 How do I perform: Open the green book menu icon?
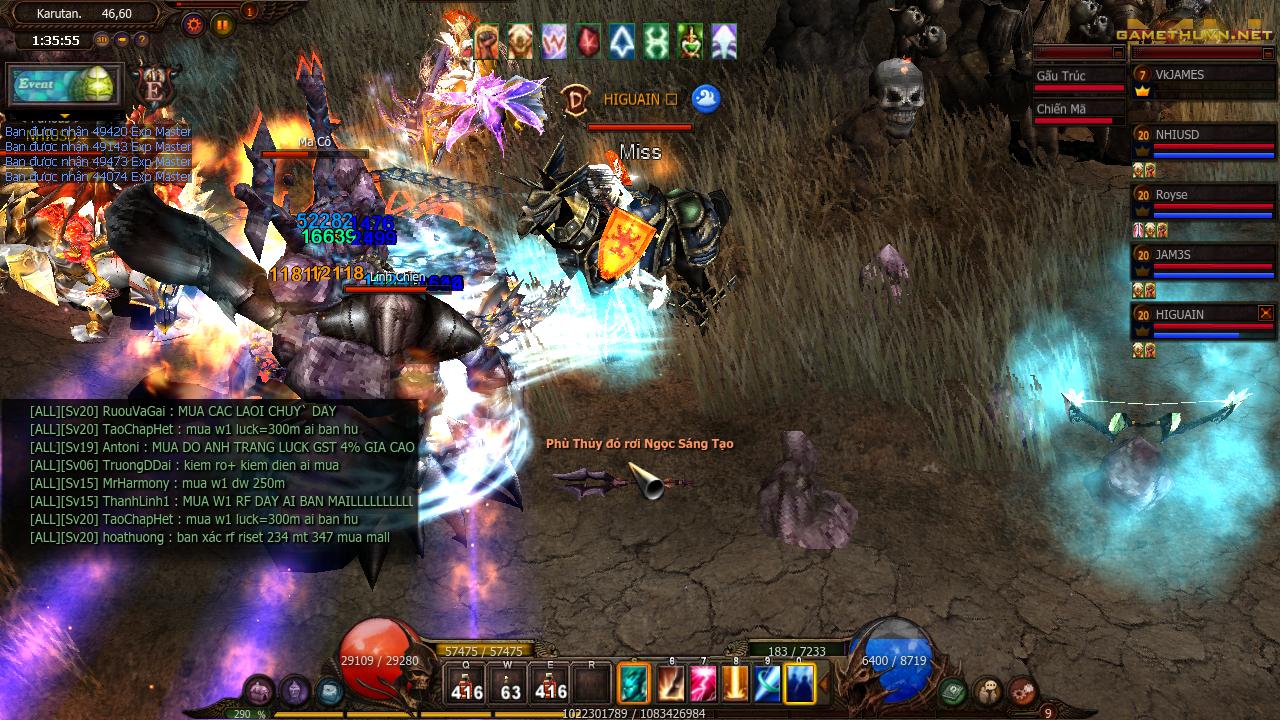pyautogui.click(x=953, y=690)
